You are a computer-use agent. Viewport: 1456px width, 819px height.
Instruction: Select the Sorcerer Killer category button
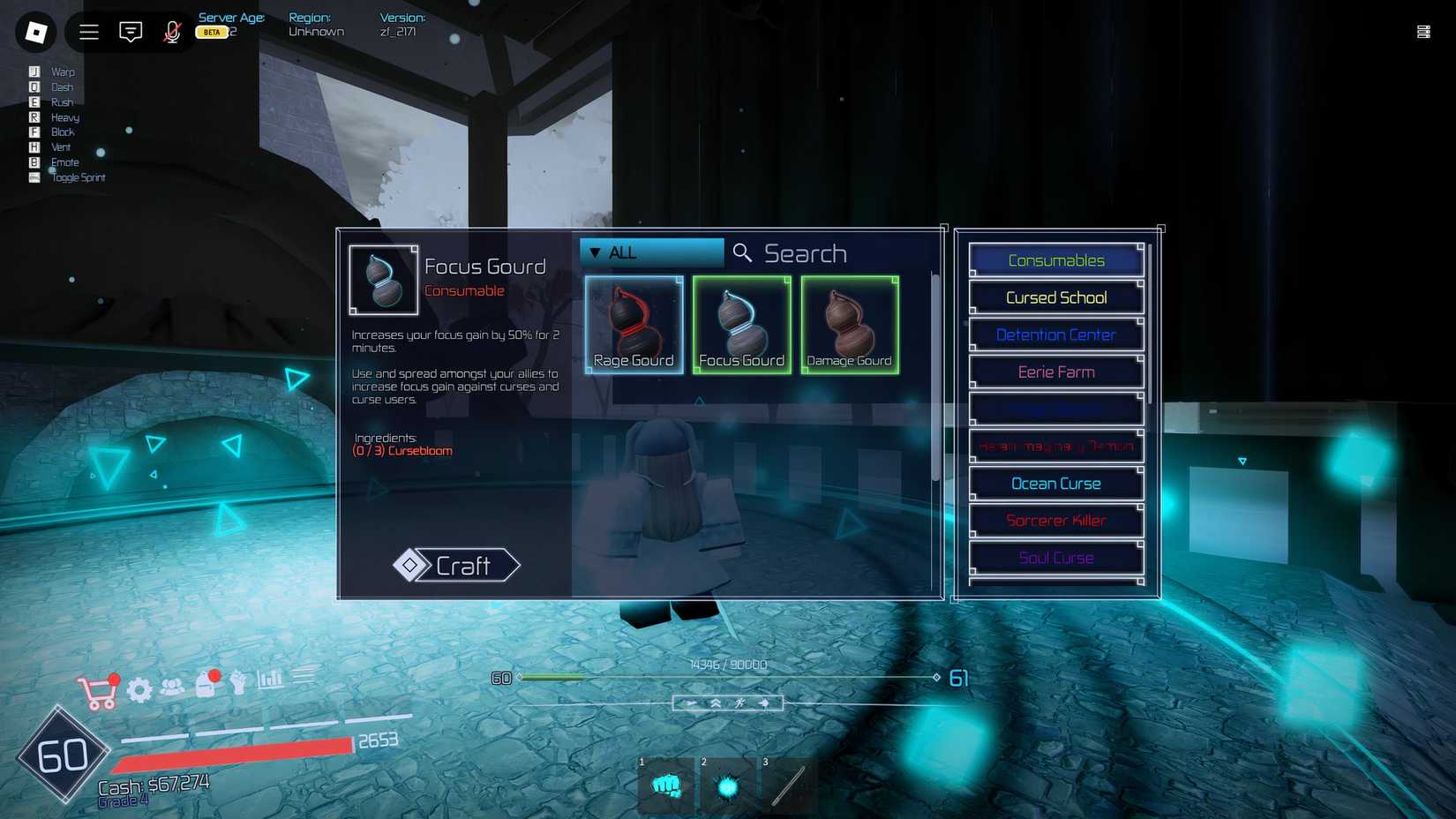click(1056, 521)
